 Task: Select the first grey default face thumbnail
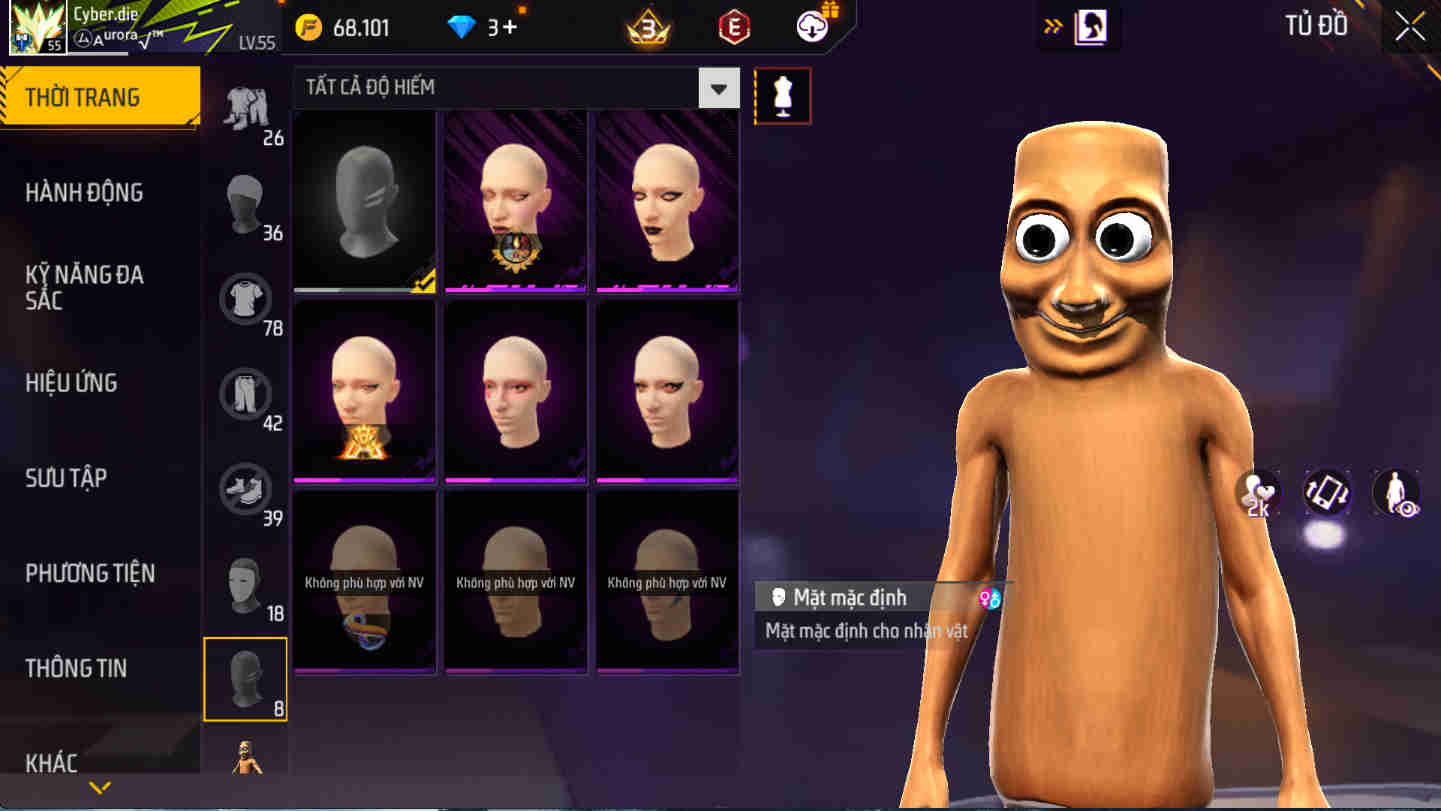(x=363, y=200)
